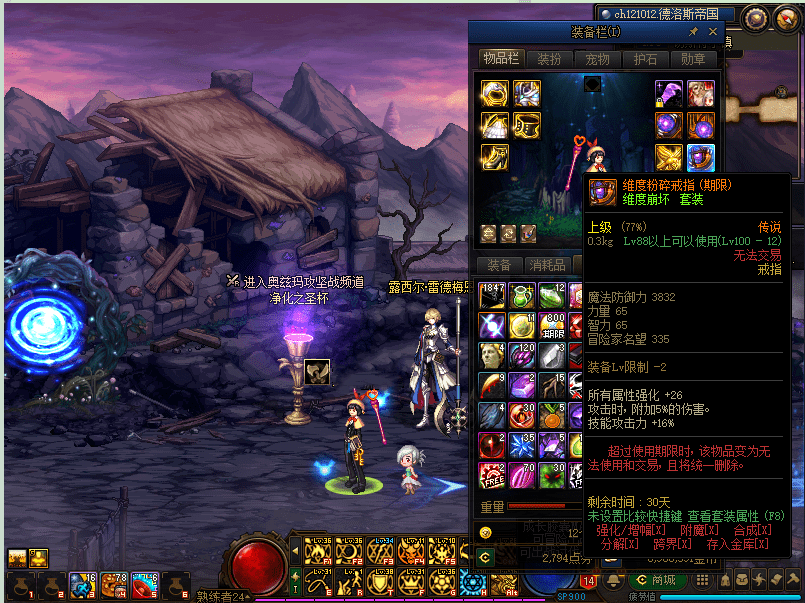Select the 护石 tab

coord(645,59)
